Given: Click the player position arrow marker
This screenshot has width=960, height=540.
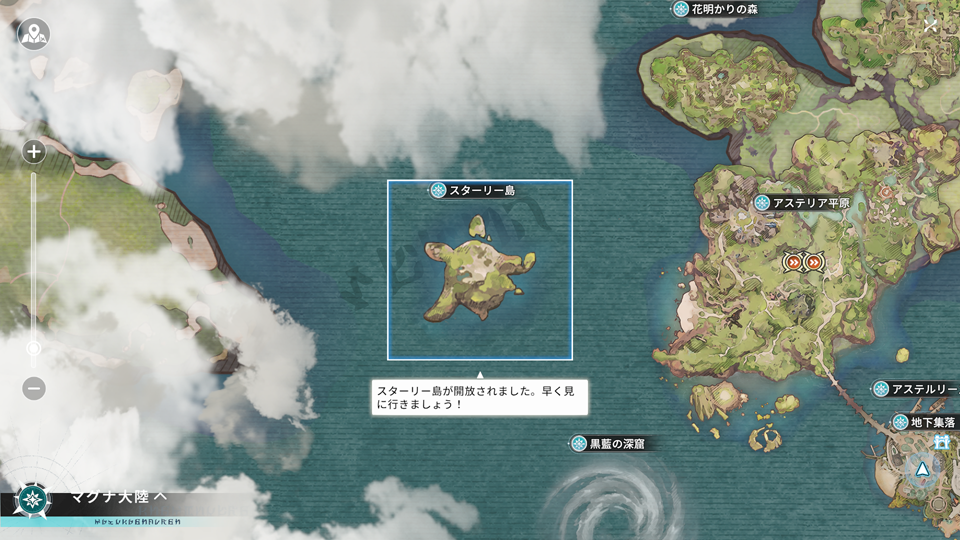Looking at the screenshot, I should (x=921, y=468).
